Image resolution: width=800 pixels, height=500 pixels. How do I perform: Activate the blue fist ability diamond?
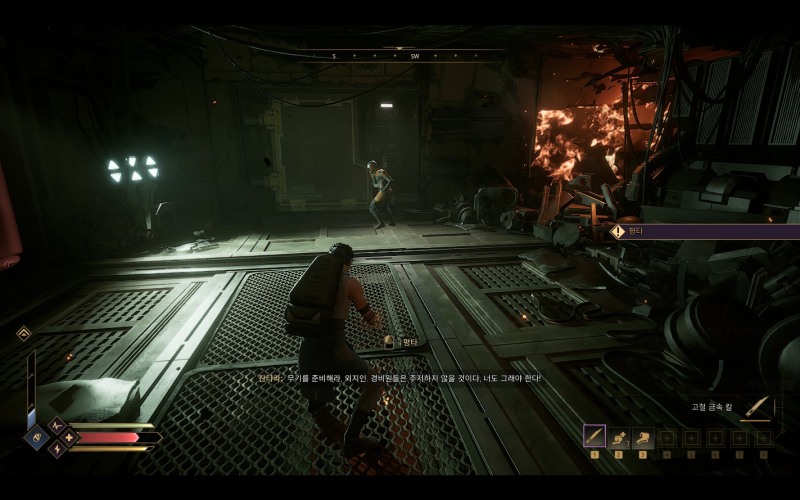coord(37,437)
